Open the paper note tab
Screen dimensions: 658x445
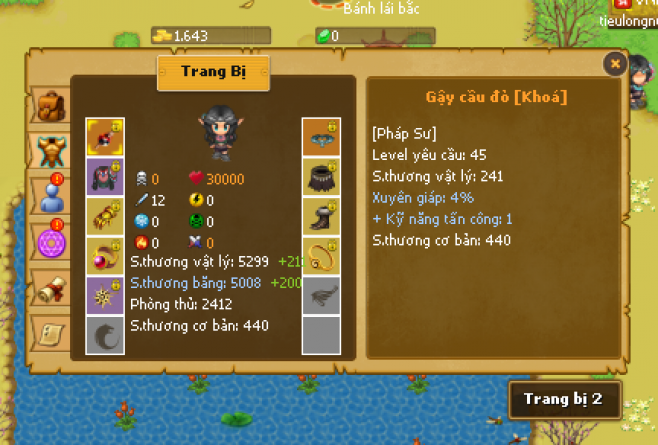pyautogui.click(x=48, y=330)
